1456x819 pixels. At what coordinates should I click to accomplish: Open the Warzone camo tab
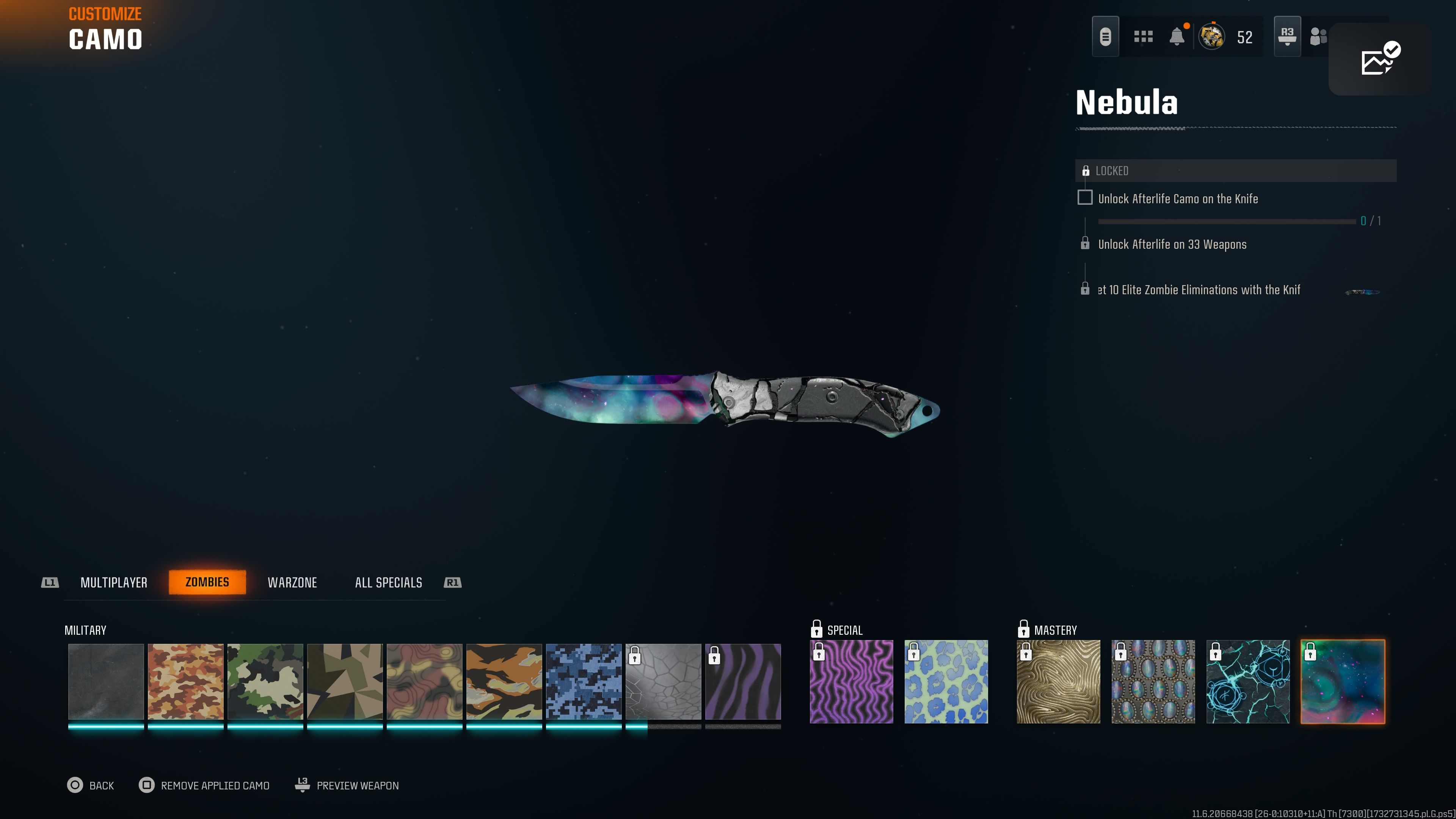click(x=292, y=582)
